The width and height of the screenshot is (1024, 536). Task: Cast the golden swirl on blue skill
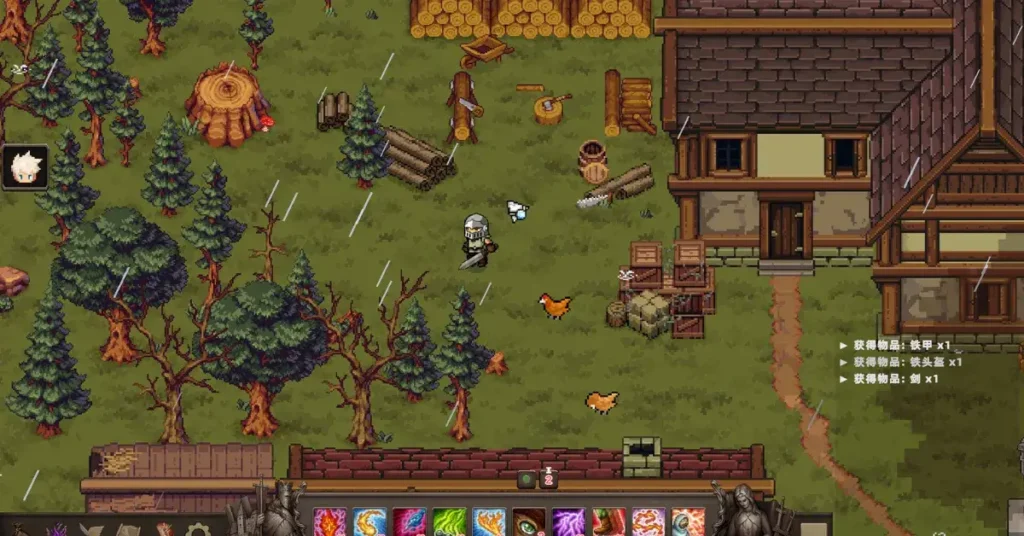click(x=369, y=522)
